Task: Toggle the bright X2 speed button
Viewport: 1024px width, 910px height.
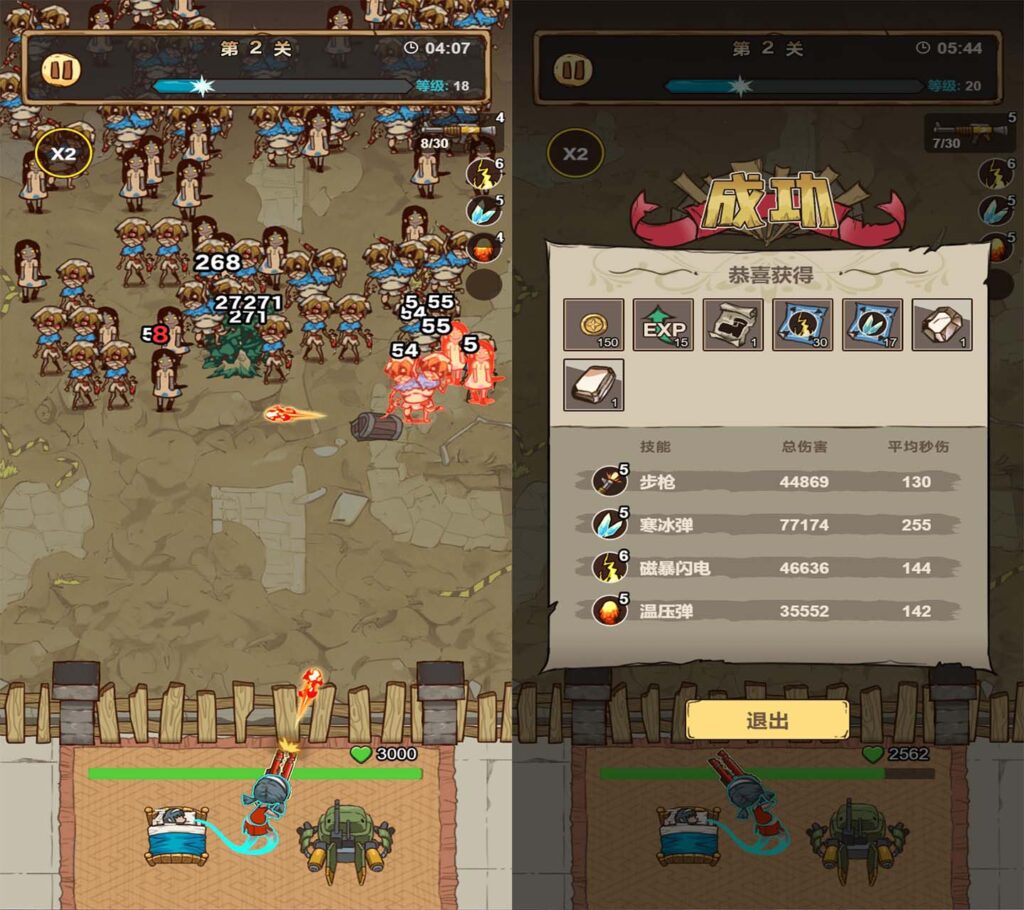Action: tap(63, 154)
